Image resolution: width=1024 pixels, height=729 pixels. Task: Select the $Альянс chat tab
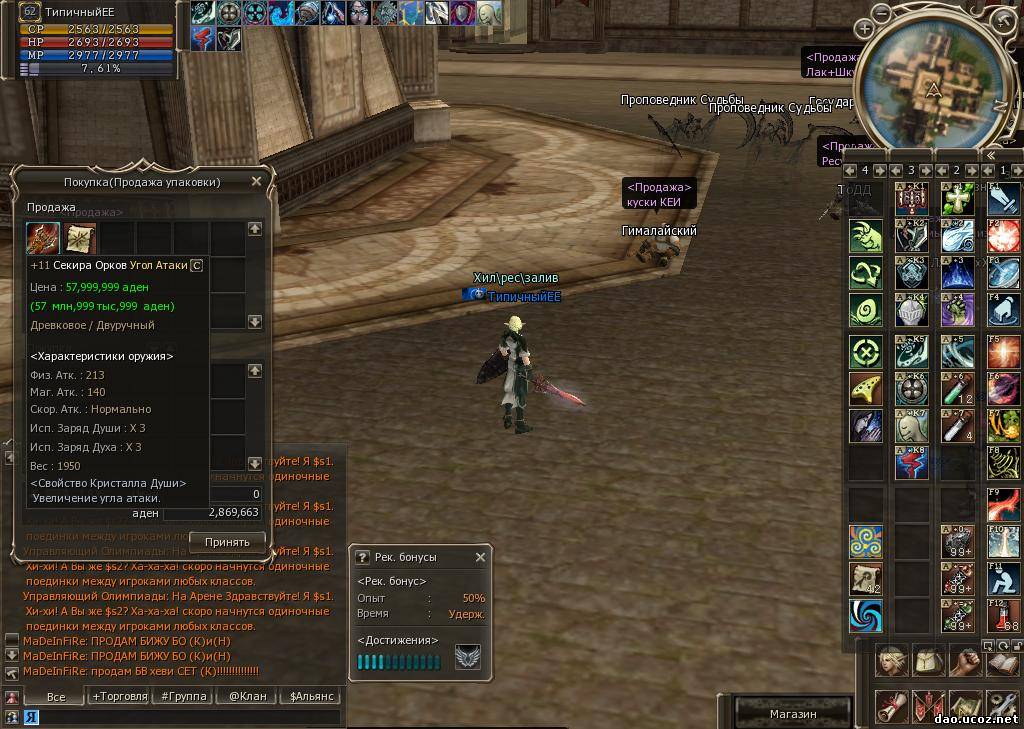[x=310, y=696]
